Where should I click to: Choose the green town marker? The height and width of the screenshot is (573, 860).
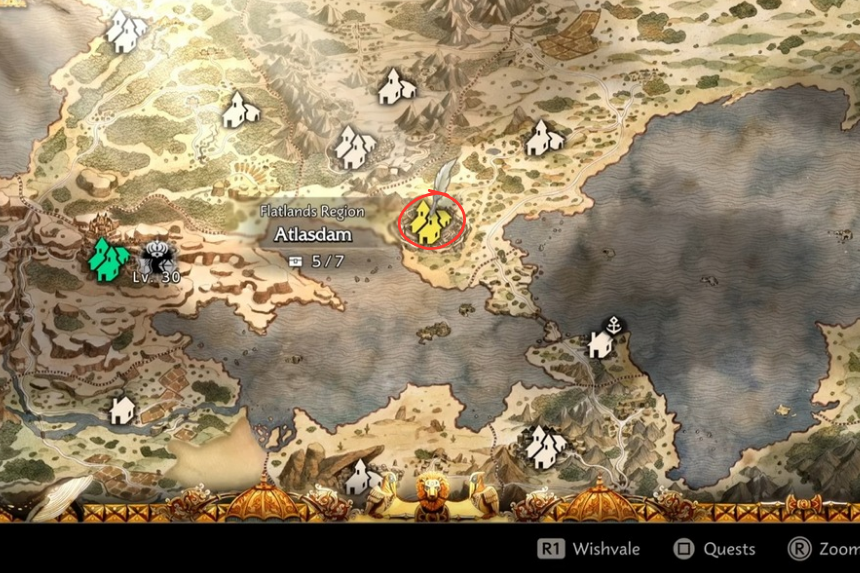tap(108, 257)
